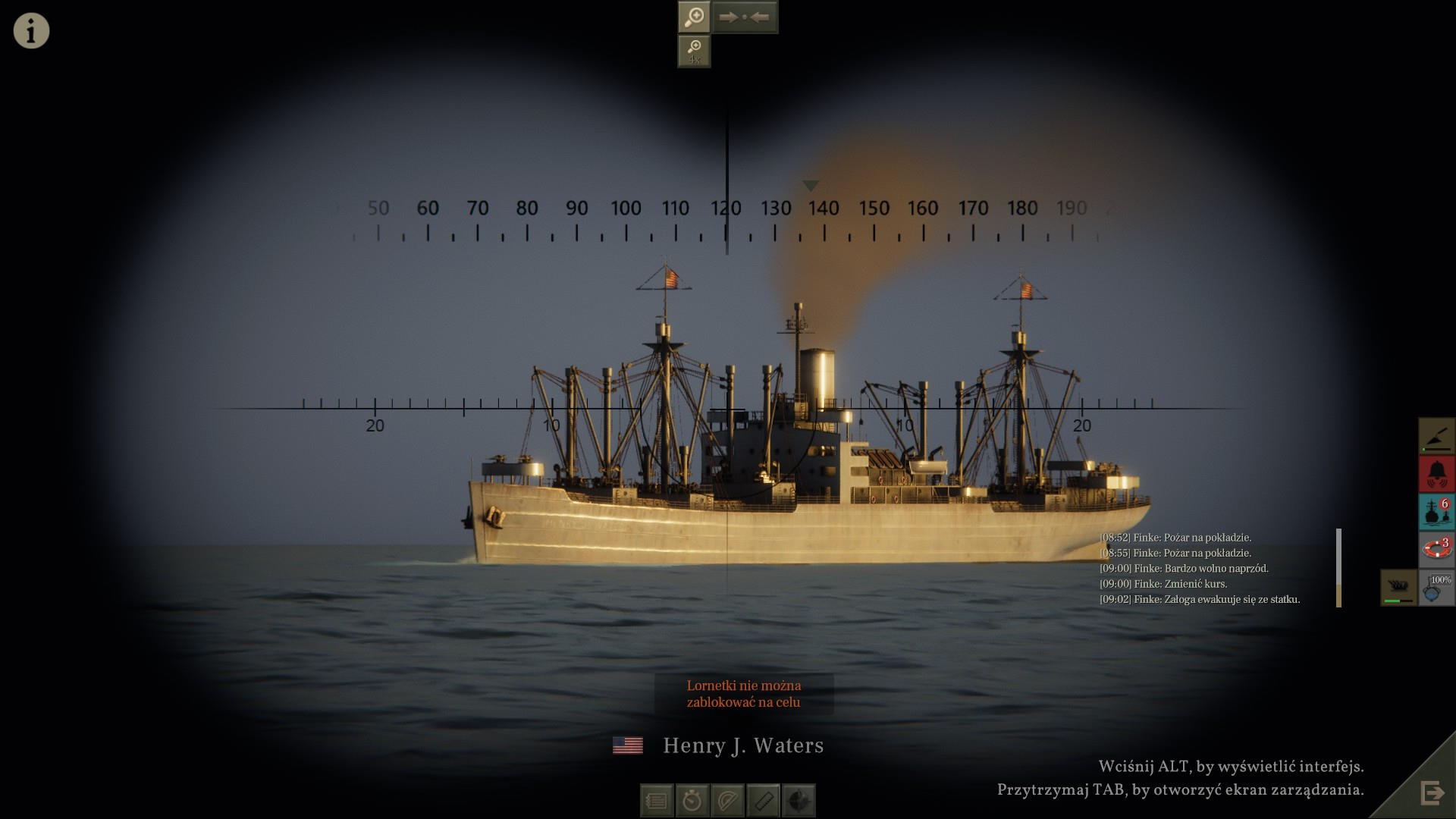This screenshot has width=1456, height=819.
Task: Click the message log scrollbar
Action: pos(1338,567)
